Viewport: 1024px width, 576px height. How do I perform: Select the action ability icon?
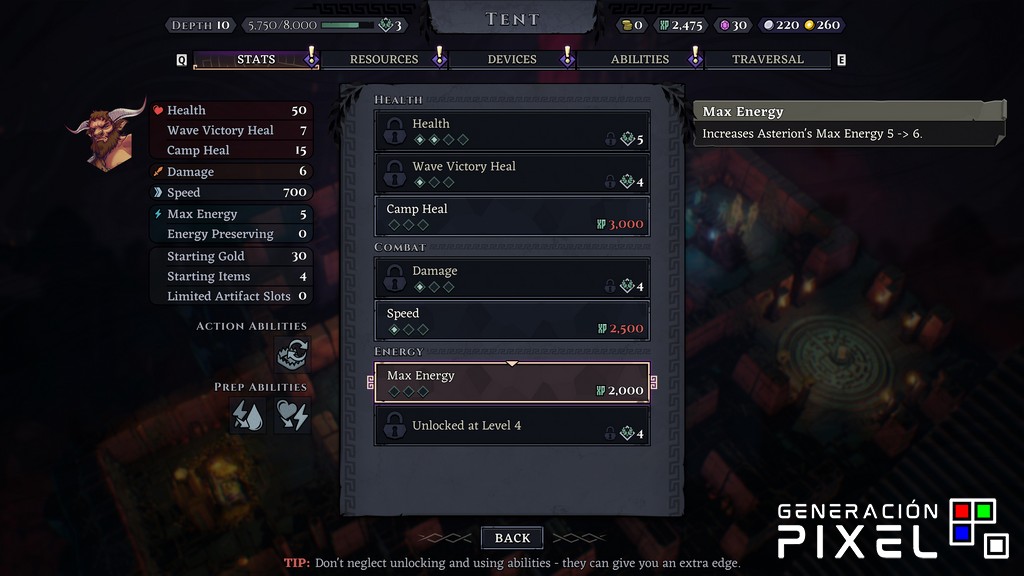click(292, 353)
